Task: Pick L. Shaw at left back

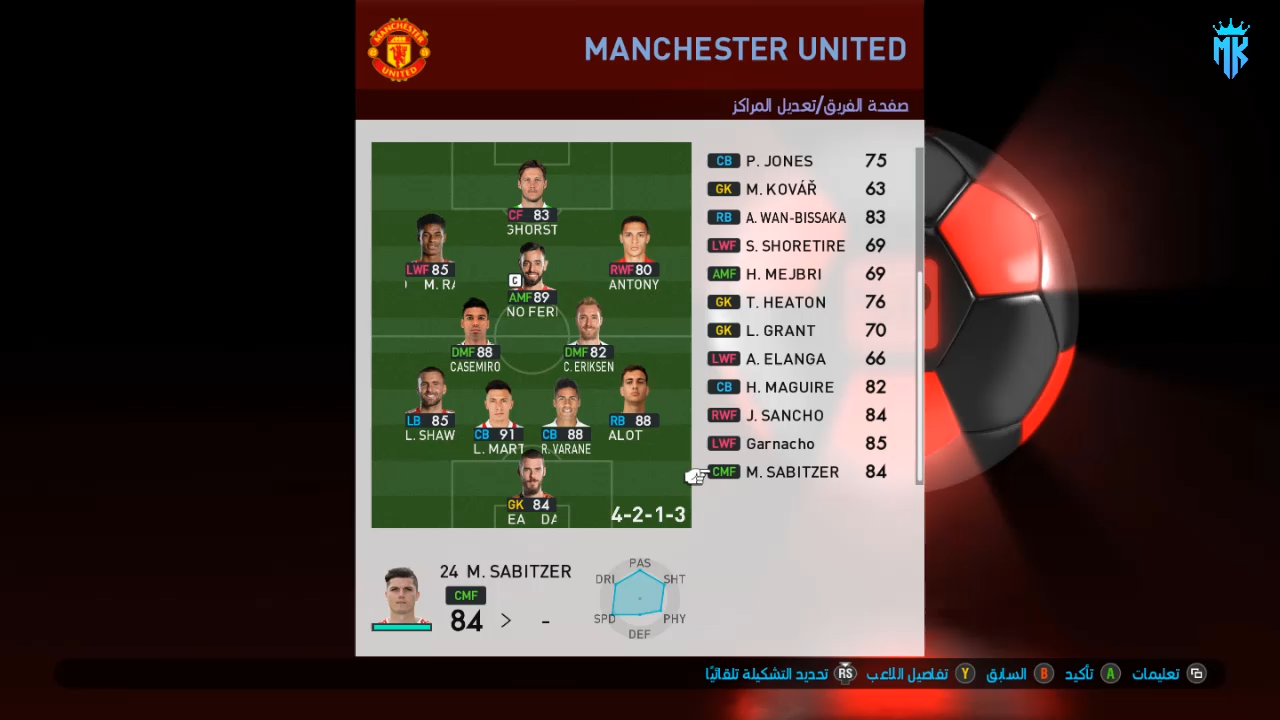Action: tap(430, 400)
